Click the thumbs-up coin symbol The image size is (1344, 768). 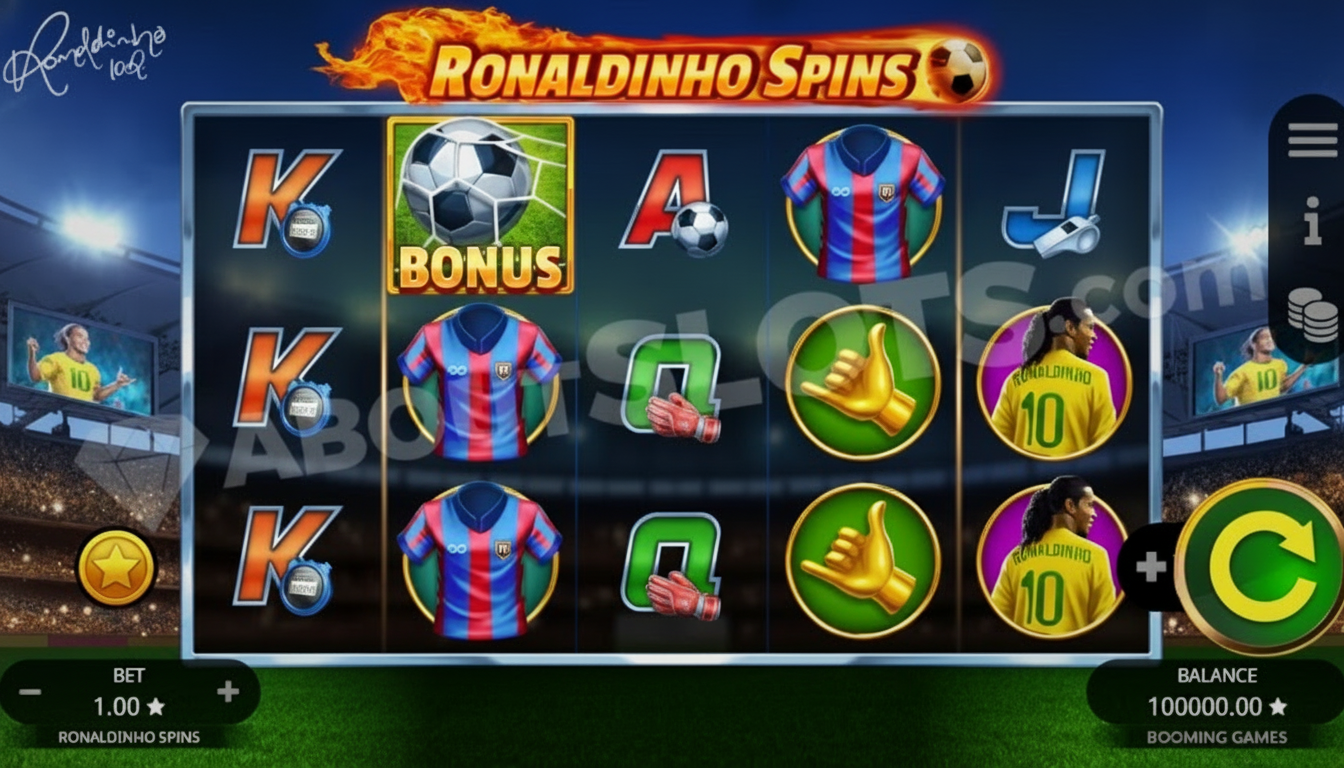(x=862, y=380)
